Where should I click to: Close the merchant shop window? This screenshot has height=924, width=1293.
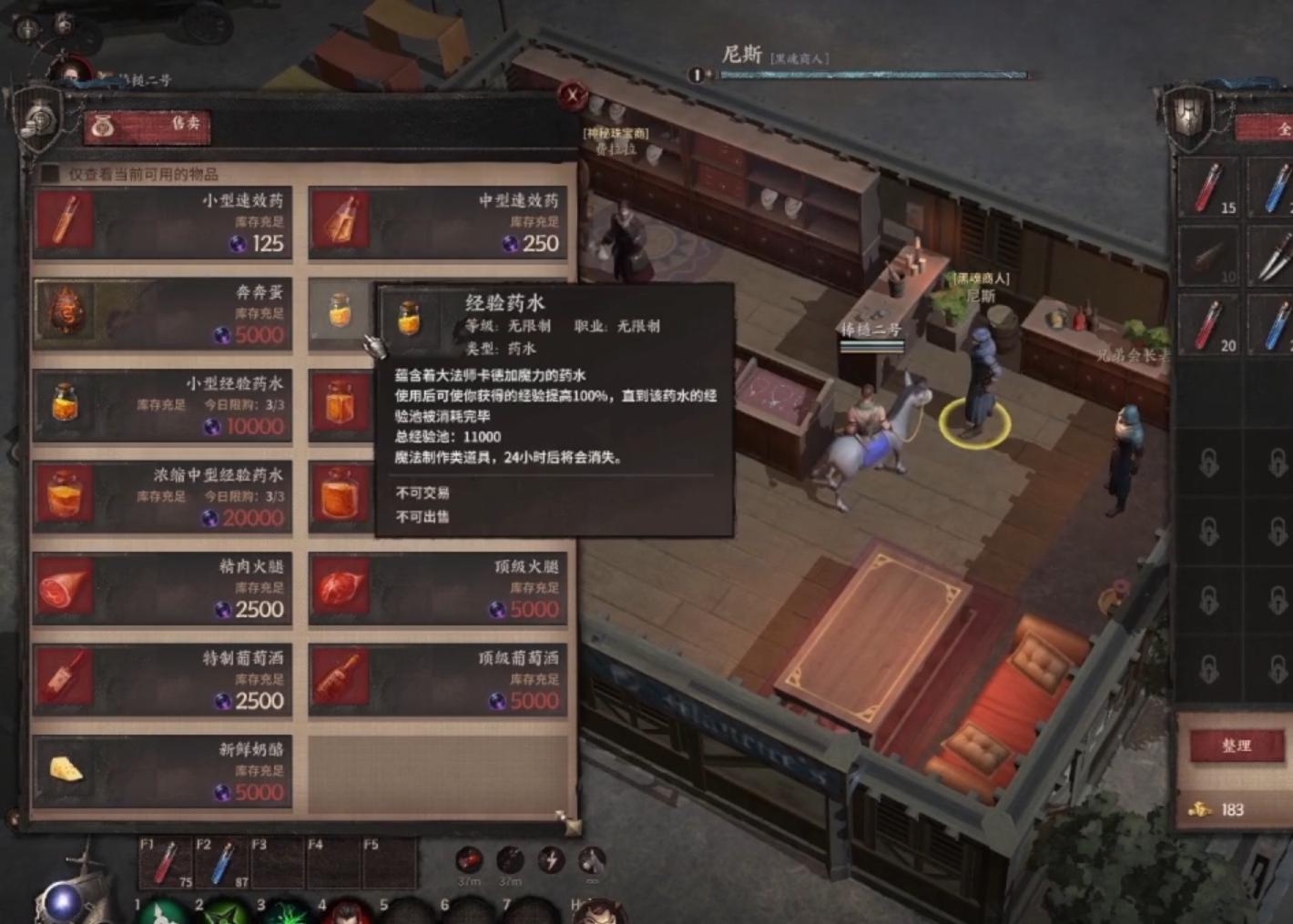[x=573, y=94]
